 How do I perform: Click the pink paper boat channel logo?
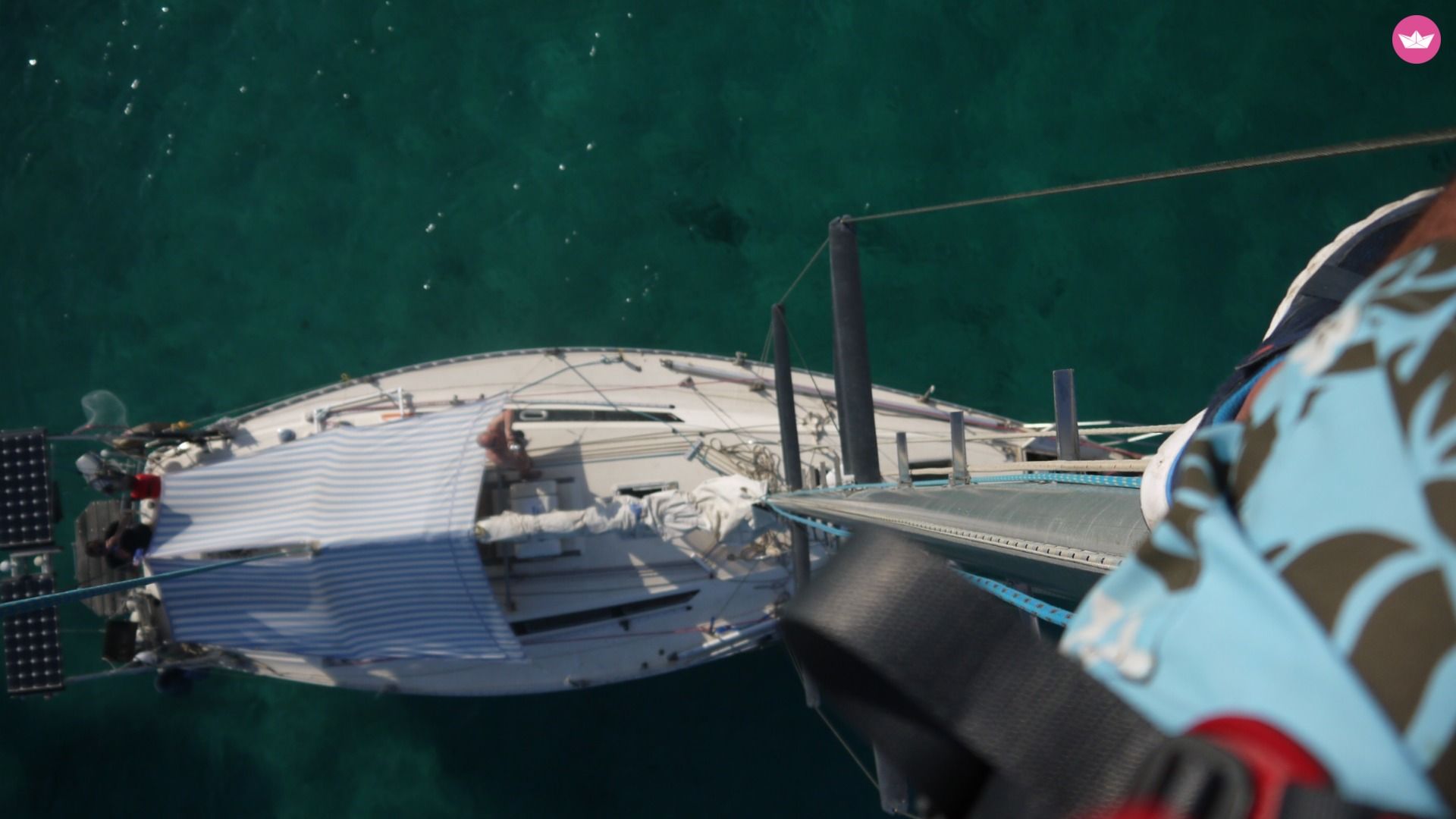1416,39
